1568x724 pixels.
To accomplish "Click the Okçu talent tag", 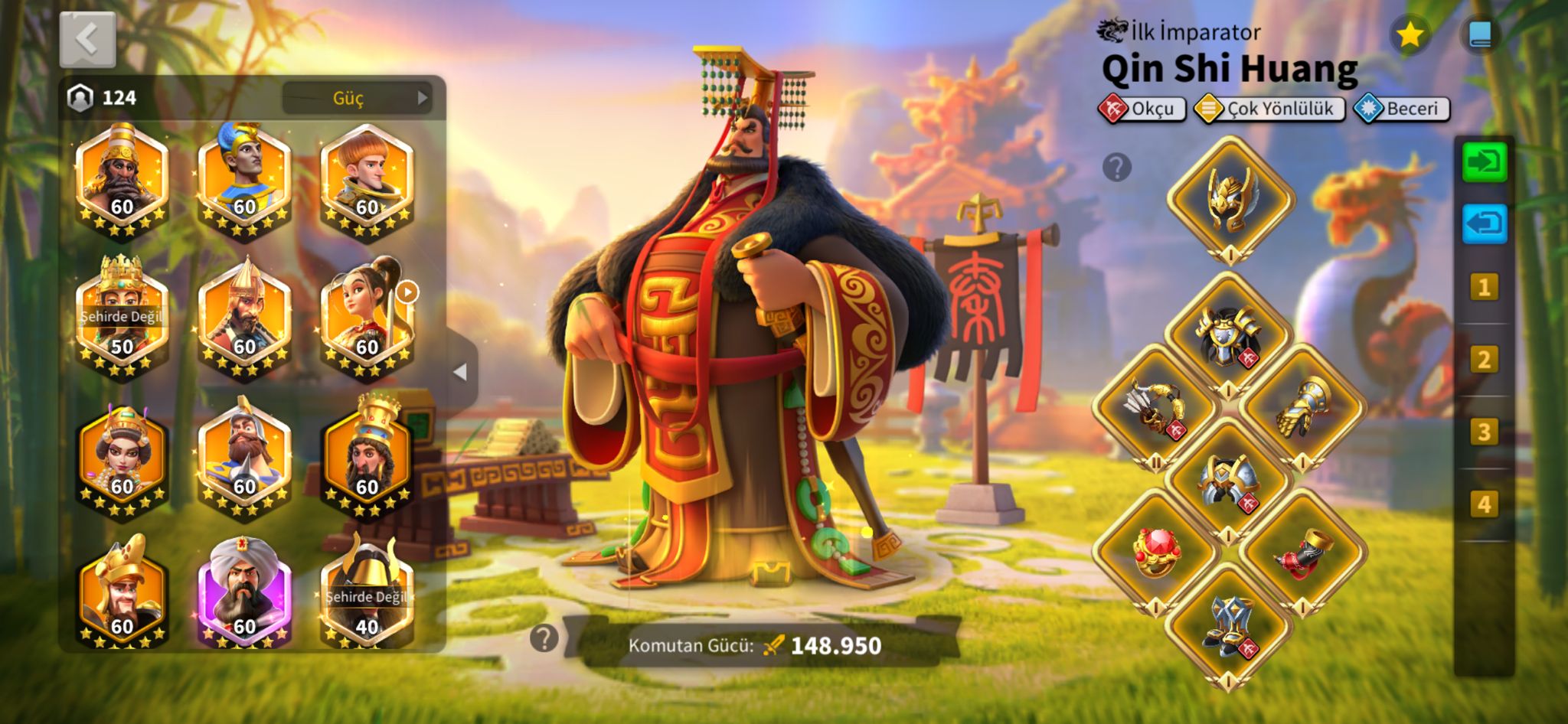I will 1142,109.
